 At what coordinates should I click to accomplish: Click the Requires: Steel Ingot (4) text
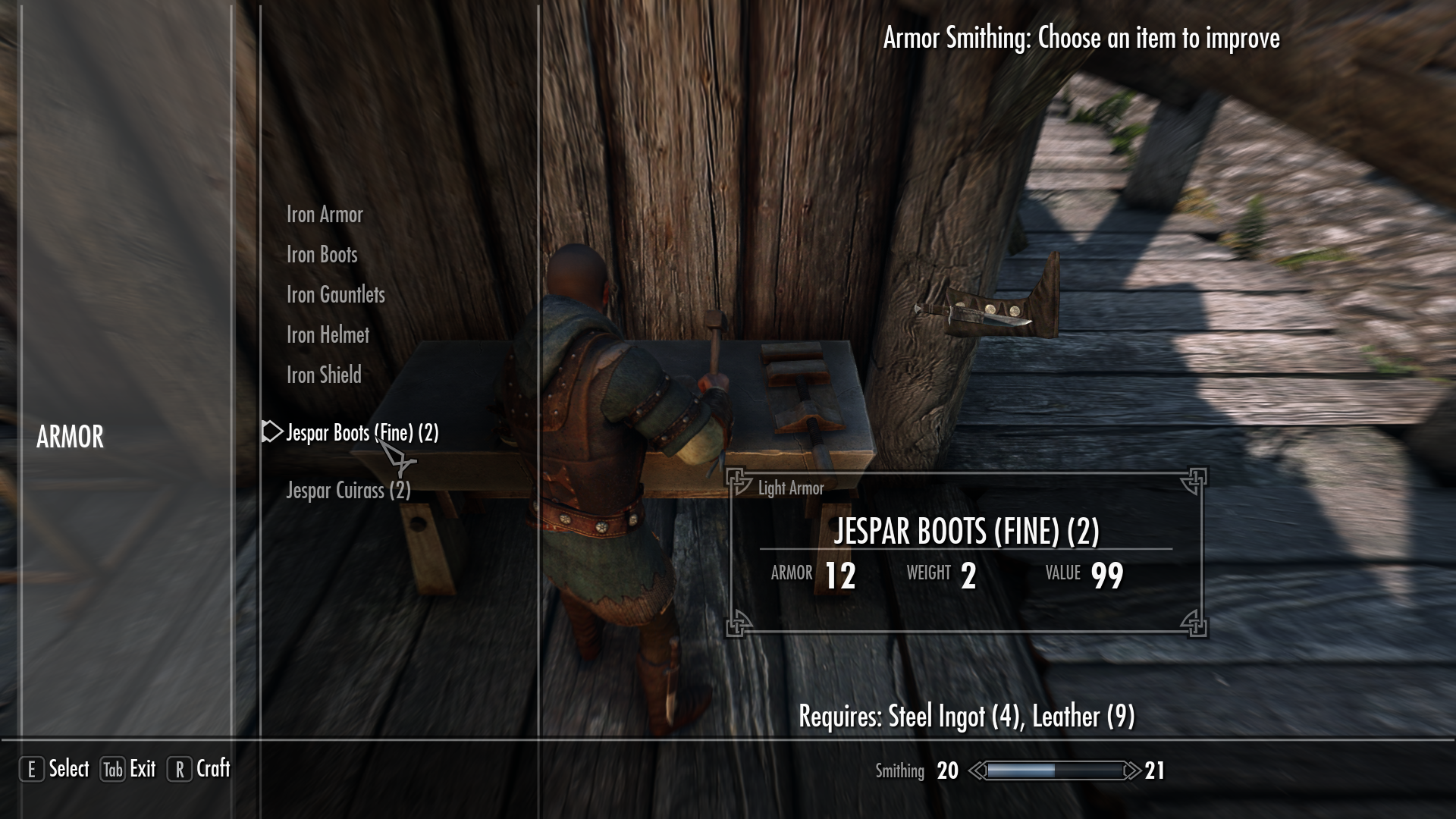pos(966,714)
